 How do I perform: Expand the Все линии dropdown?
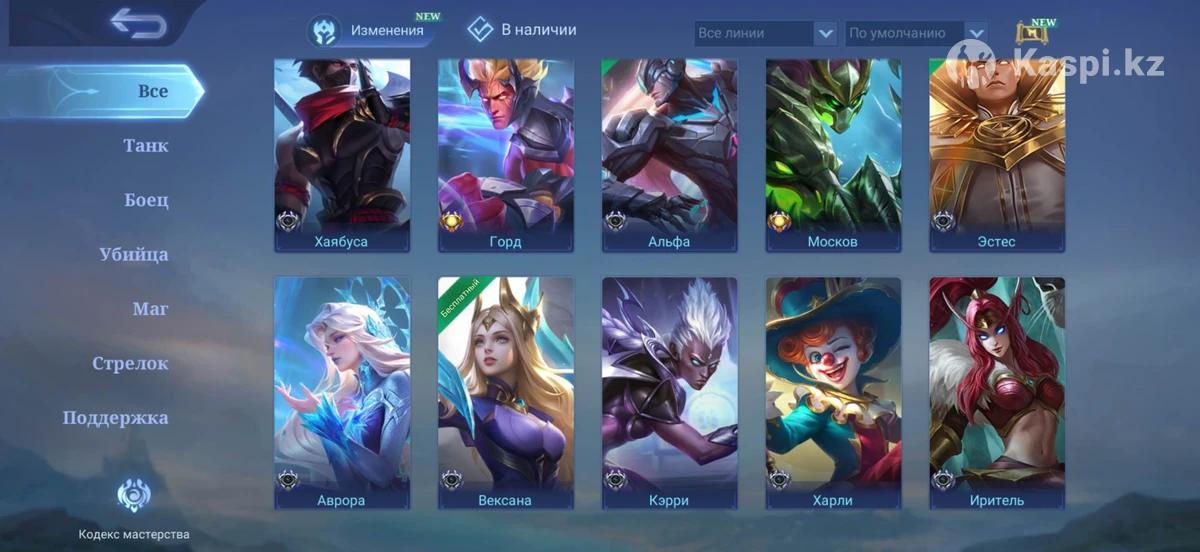click(x=765, y=33)
